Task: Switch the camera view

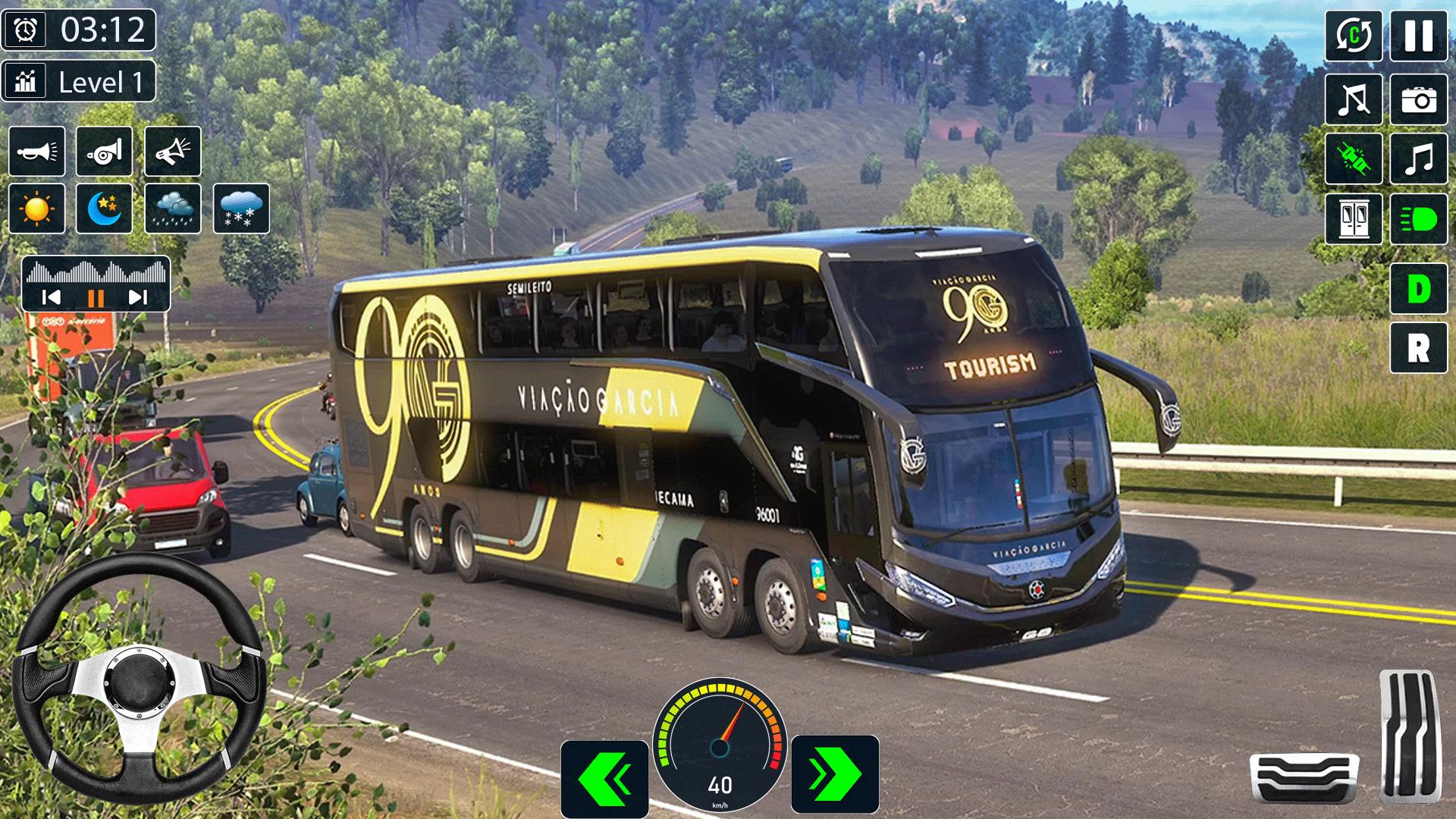Action: (x=1354, y=36)
